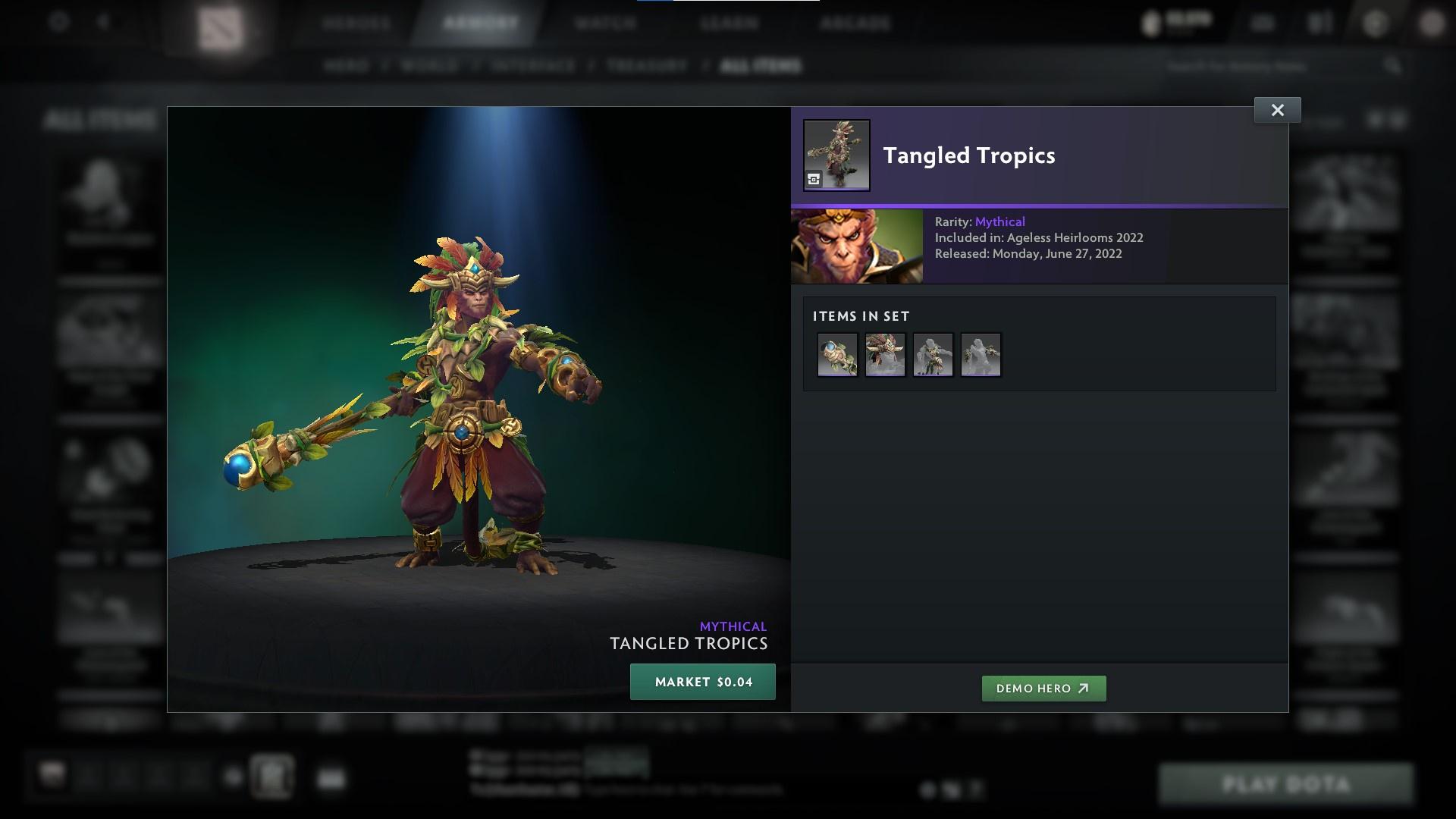Click the magnifying glass in the search bar

click(1394, 66)
